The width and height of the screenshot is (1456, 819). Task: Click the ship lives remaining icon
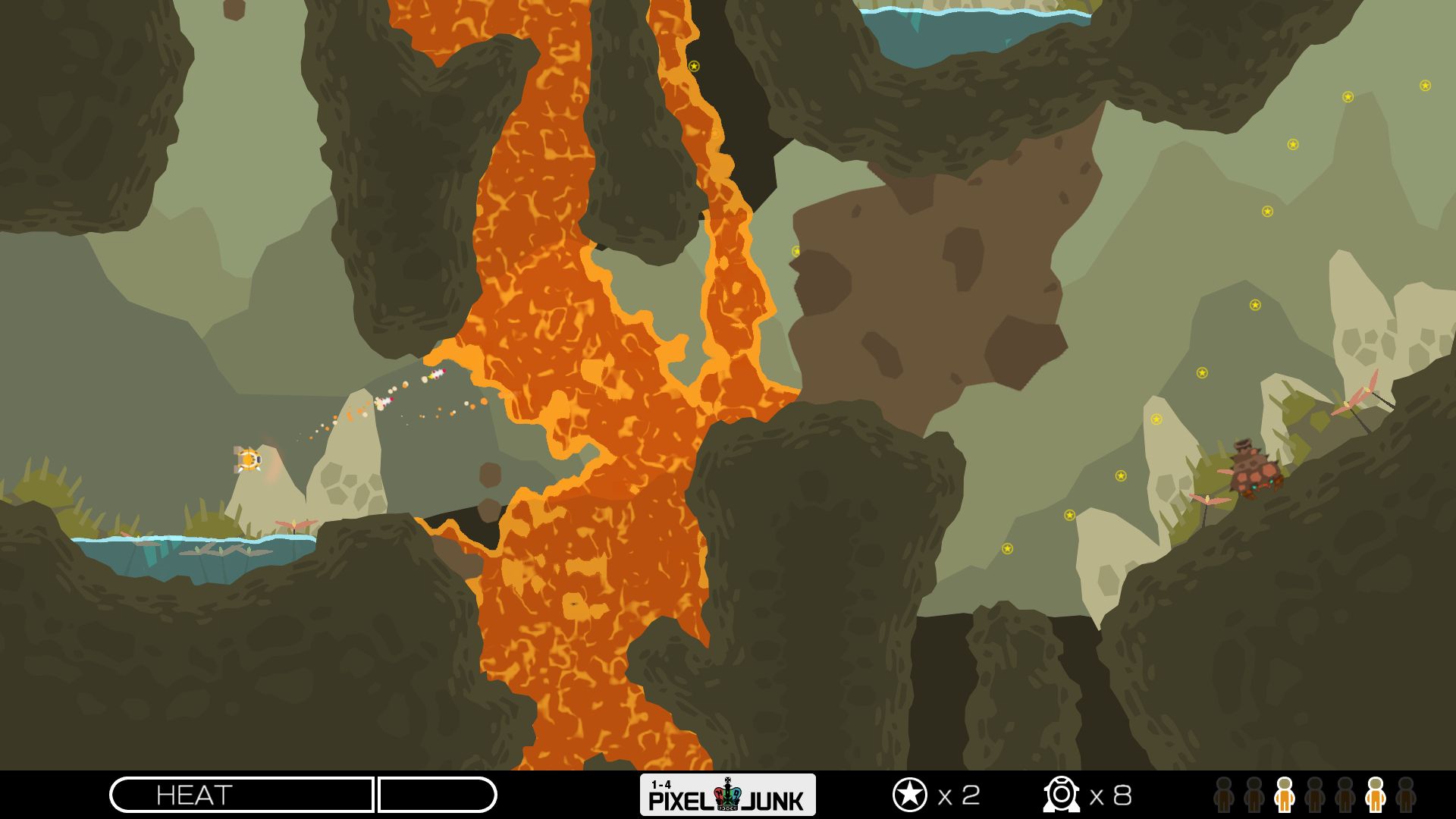pos(1060,795)
